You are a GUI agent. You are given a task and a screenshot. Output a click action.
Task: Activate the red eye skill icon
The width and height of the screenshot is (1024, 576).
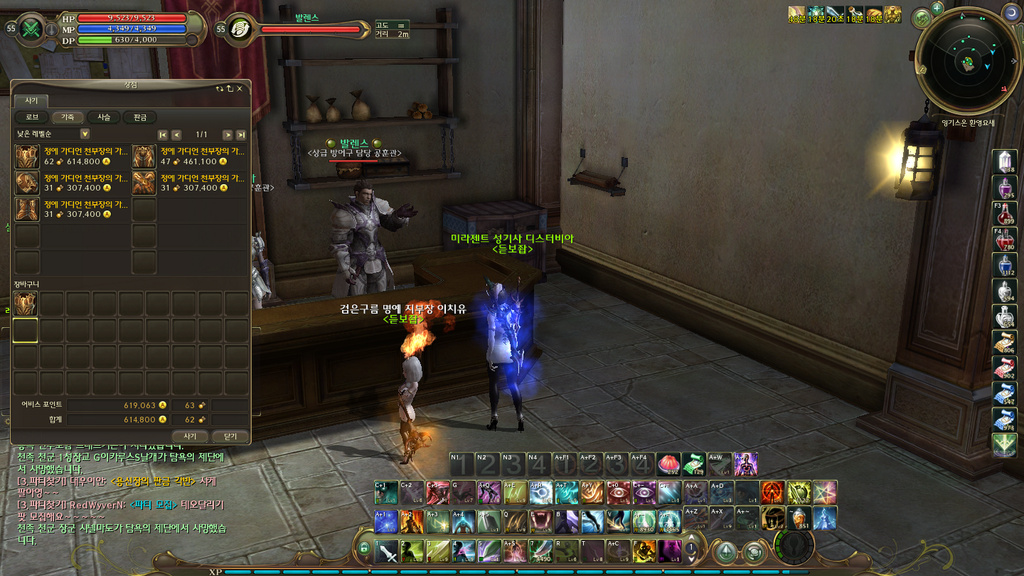click(621, 492)
